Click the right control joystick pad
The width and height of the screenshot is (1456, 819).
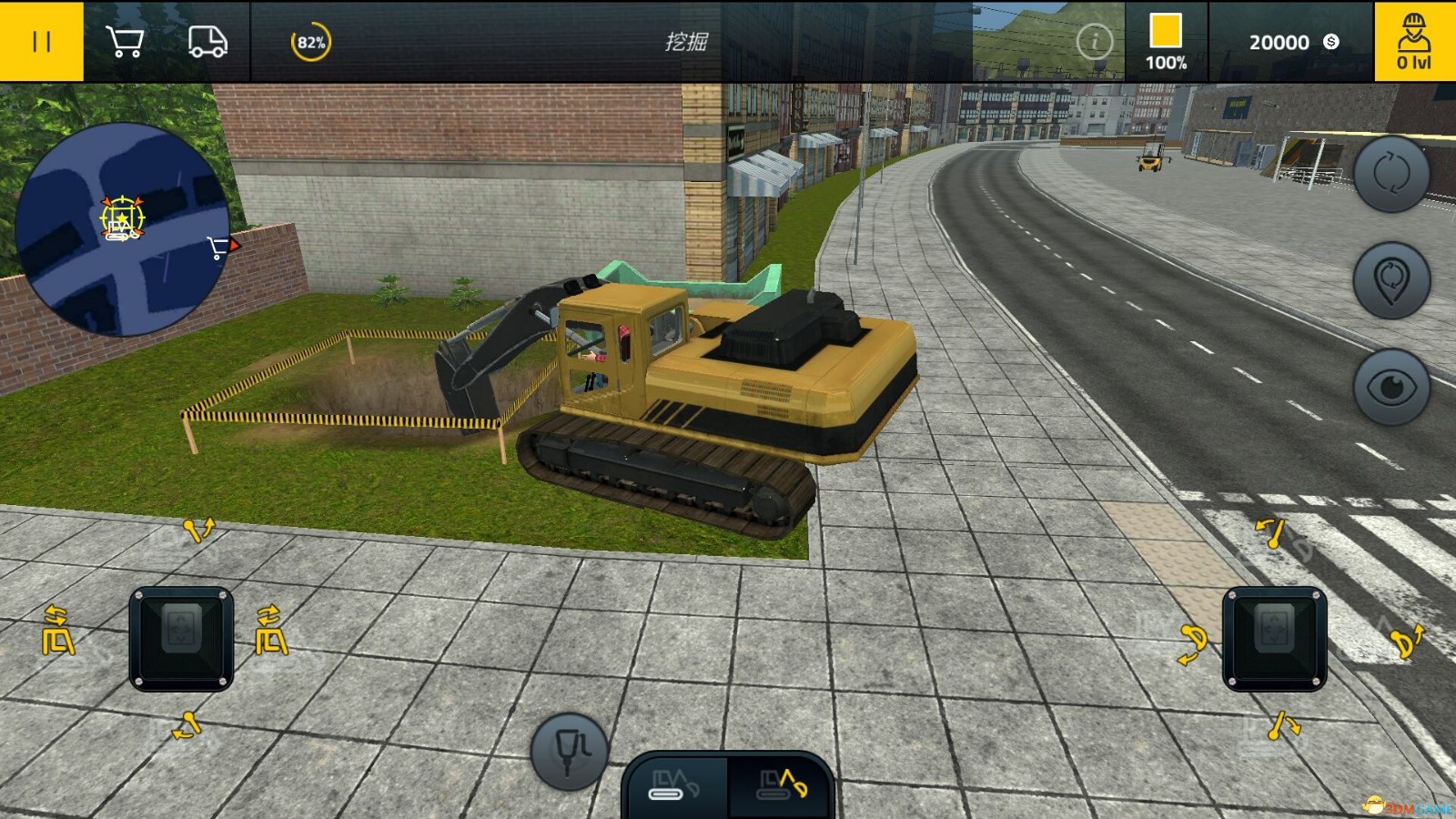coord(1274,639)
